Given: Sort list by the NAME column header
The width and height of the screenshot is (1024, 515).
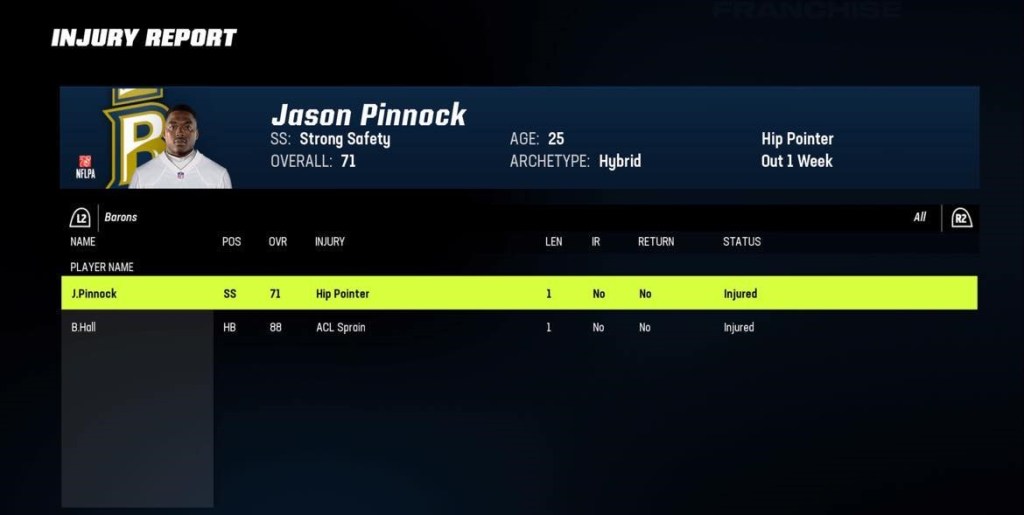Looking at the screenshot, I should point(83,242).
